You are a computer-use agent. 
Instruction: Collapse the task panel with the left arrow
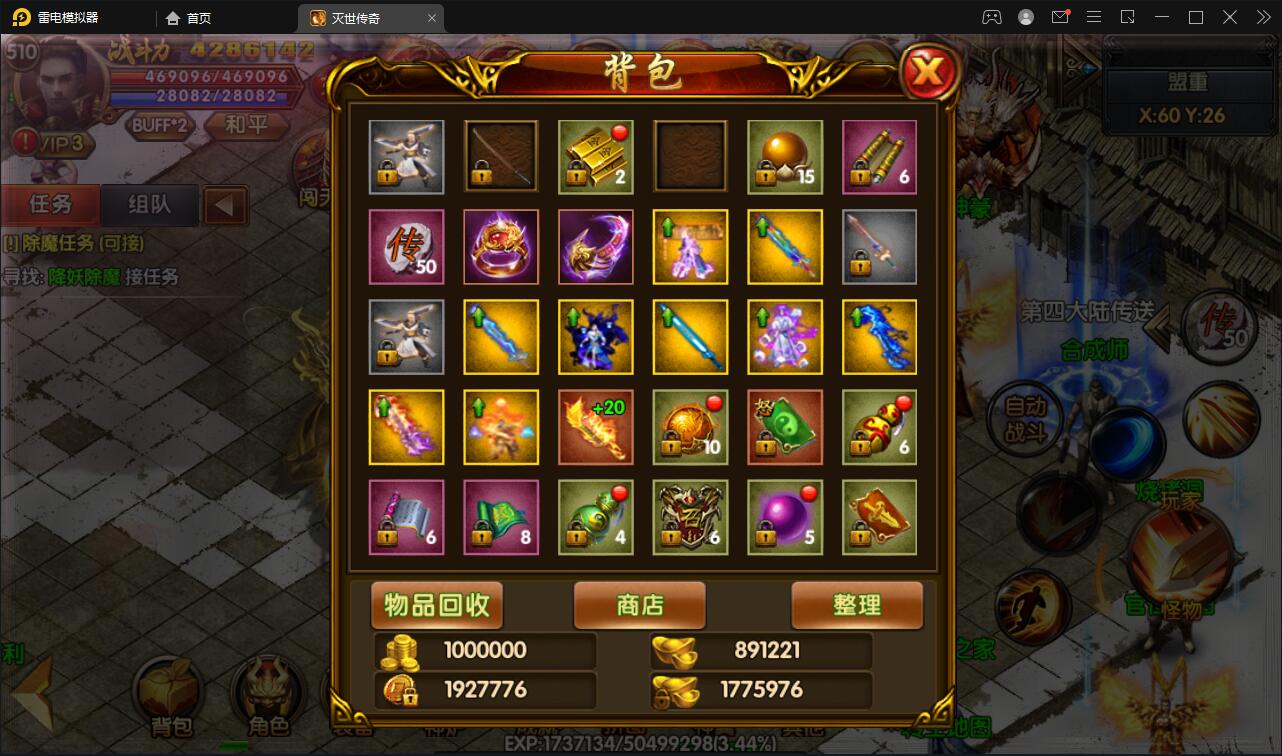[224, 205]
